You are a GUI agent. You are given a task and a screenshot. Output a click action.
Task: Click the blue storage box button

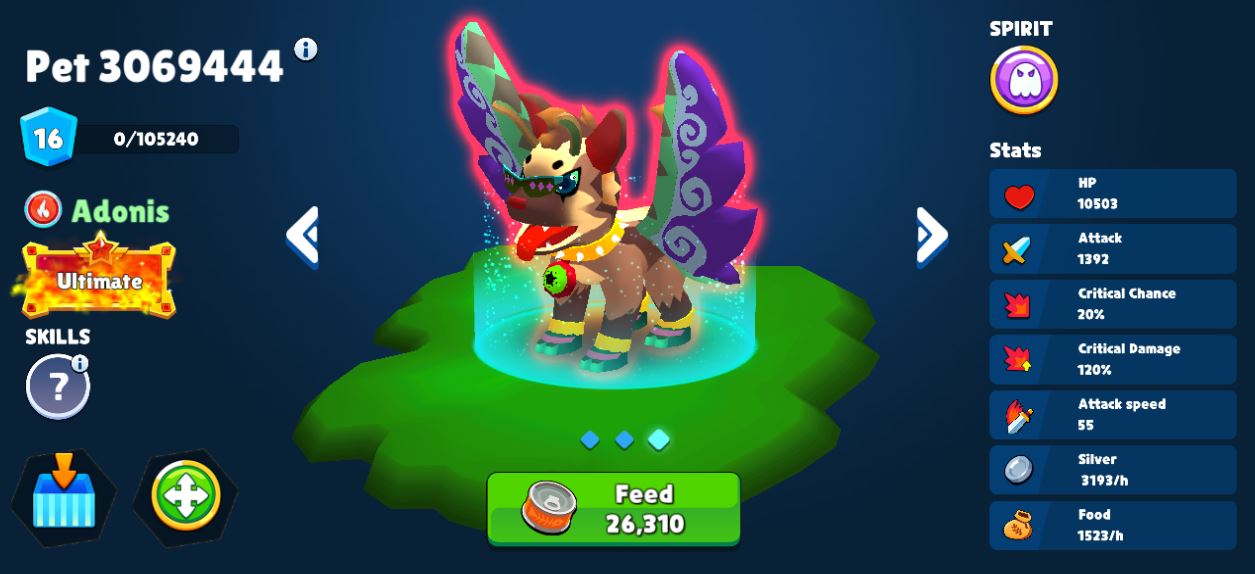click(63, 496)
